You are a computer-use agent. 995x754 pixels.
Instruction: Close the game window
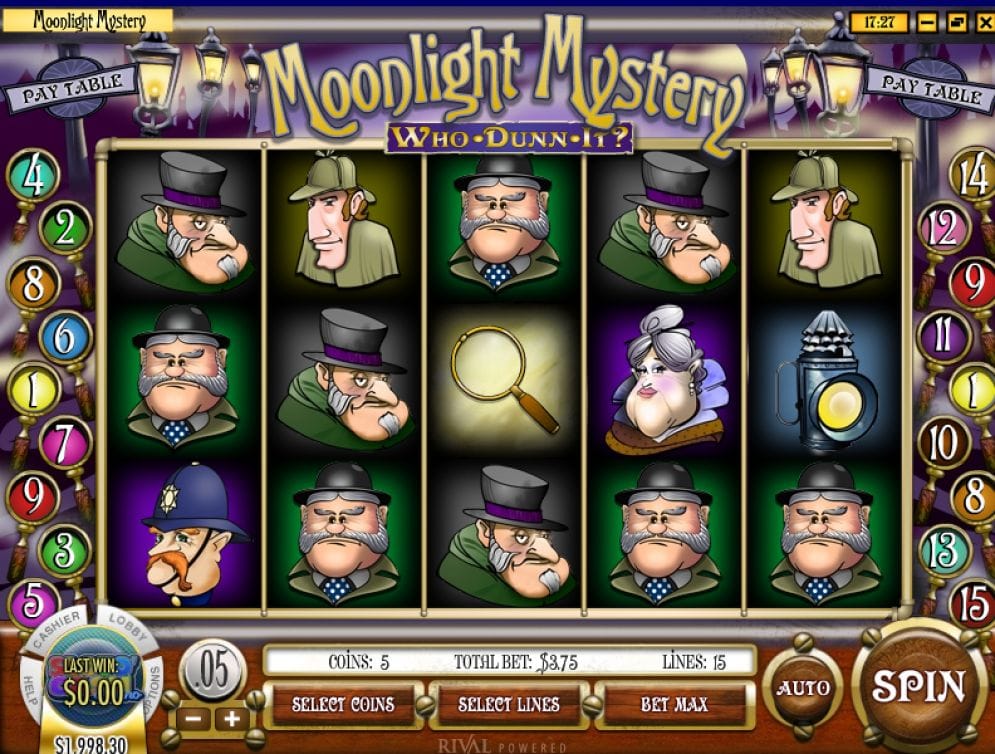981,21
